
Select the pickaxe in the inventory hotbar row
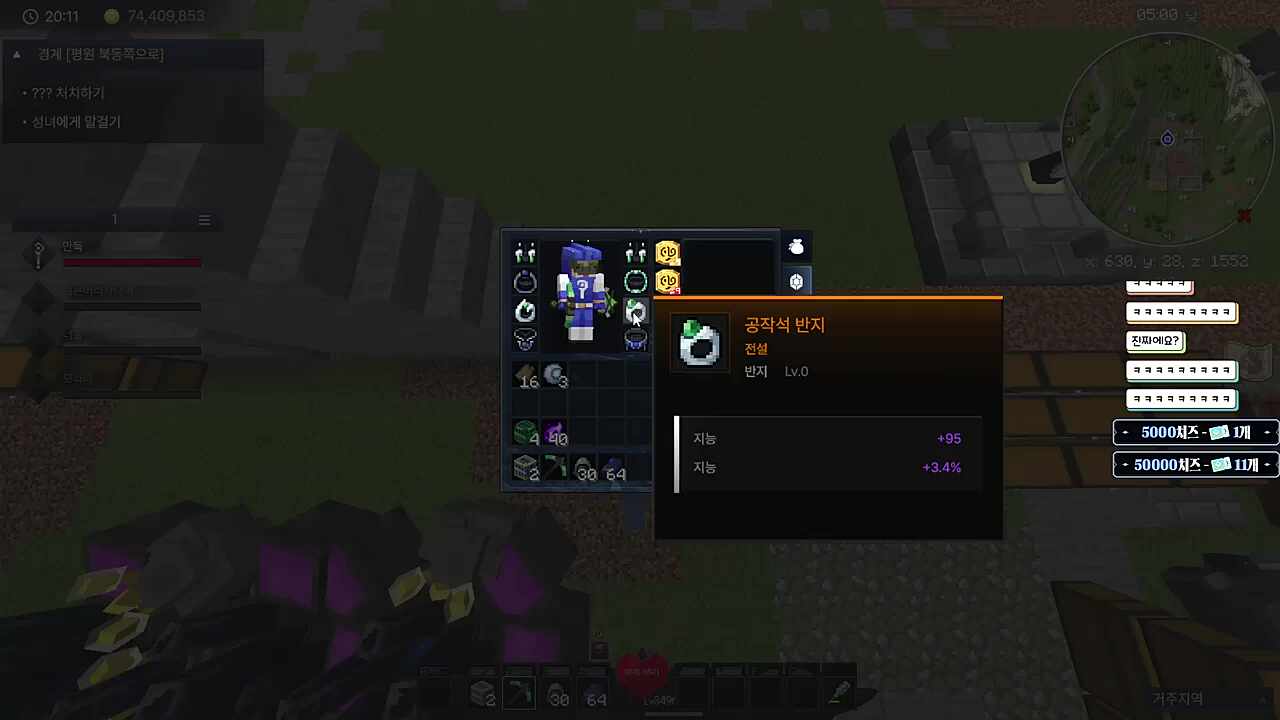pos(555,468)
